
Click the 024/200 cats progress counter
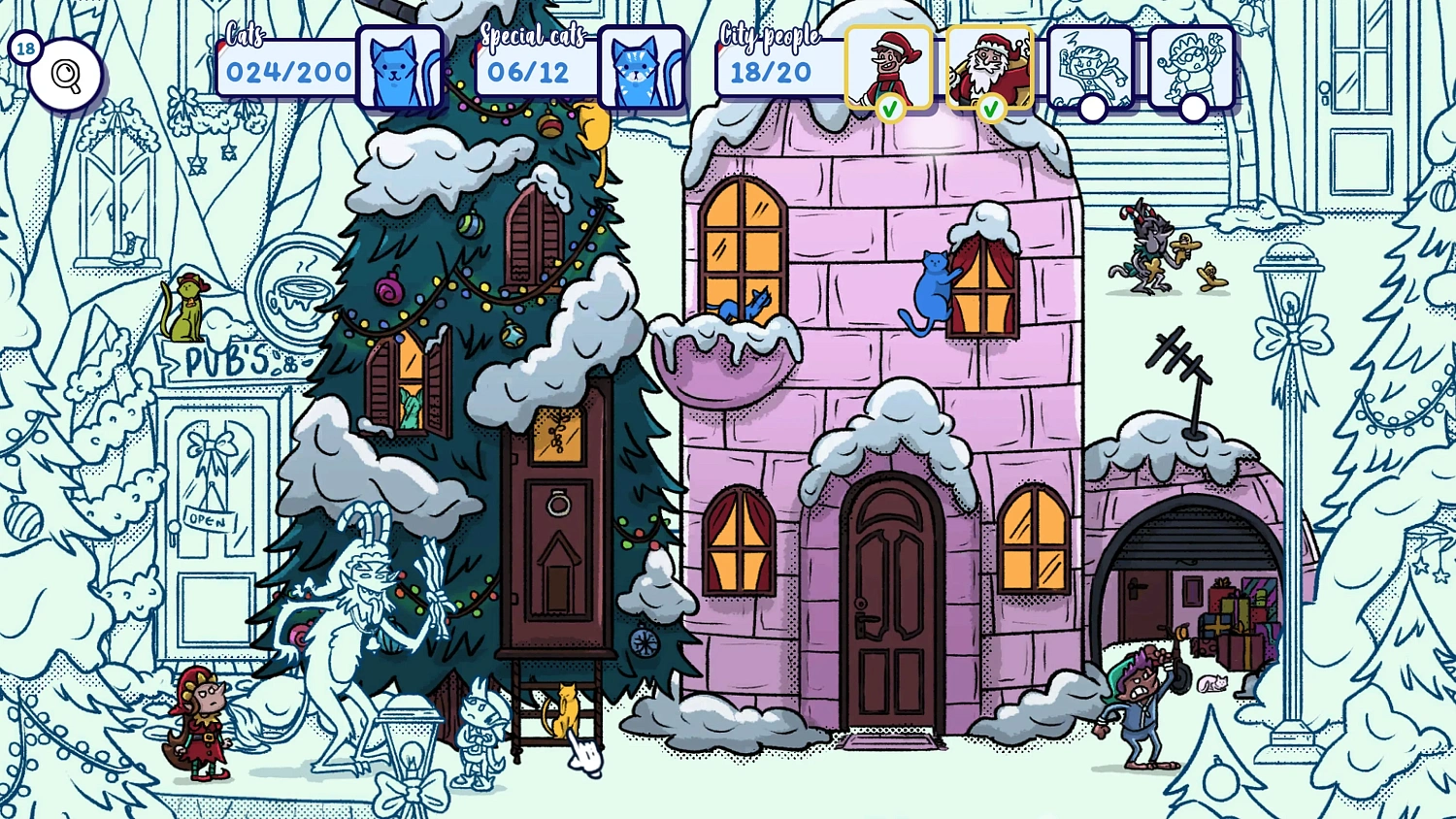click(x=287, y=72)
